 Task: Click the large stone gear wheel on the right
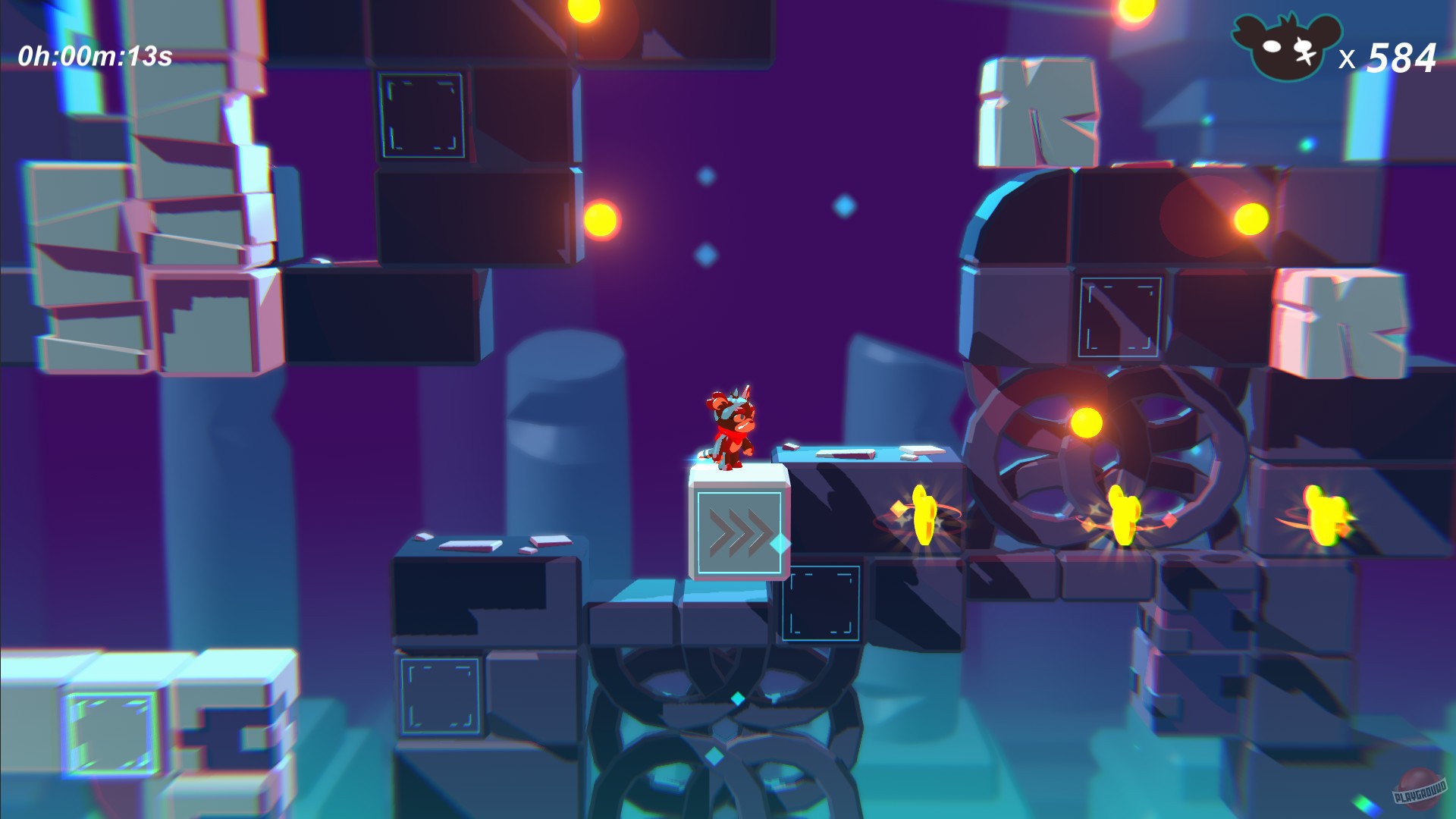(x=1100, y=447)
